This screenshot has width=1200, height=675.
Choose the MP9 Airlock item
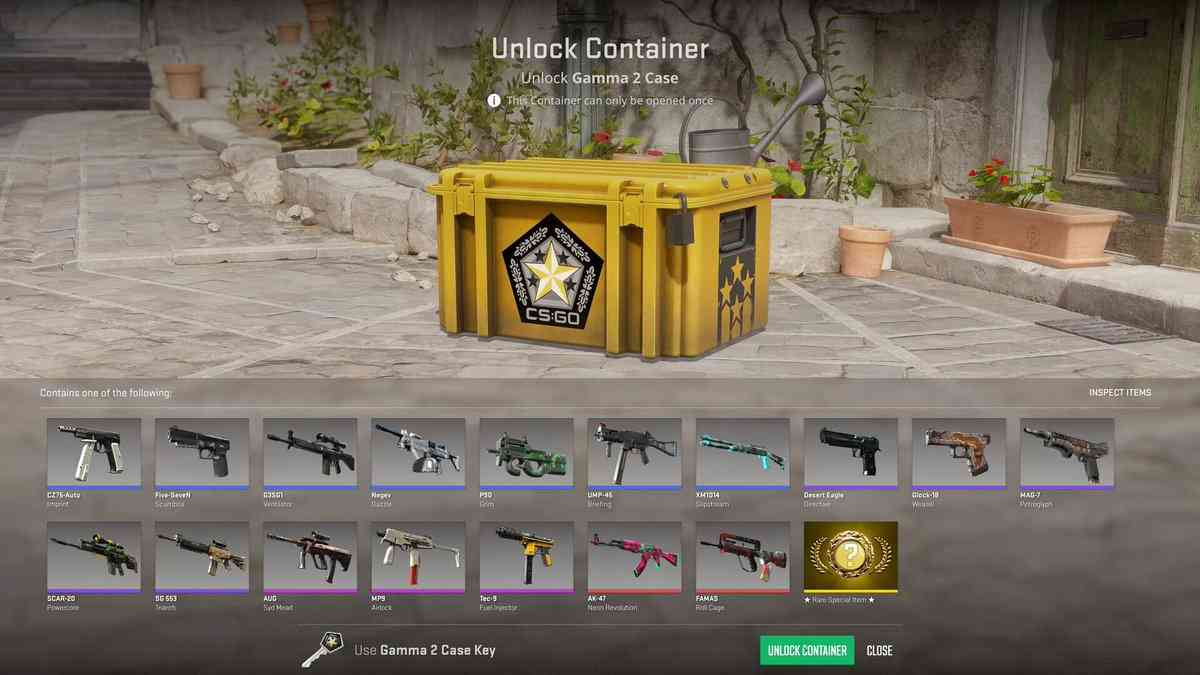pos(418,557)
